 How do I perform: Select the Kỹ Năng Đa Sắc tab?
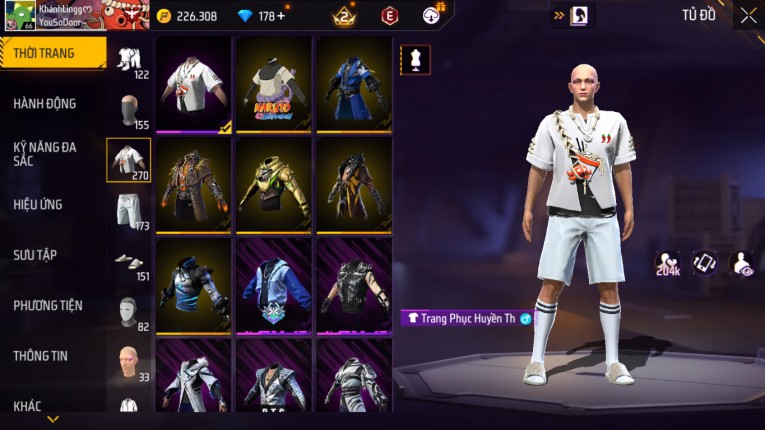coord(45,153)
